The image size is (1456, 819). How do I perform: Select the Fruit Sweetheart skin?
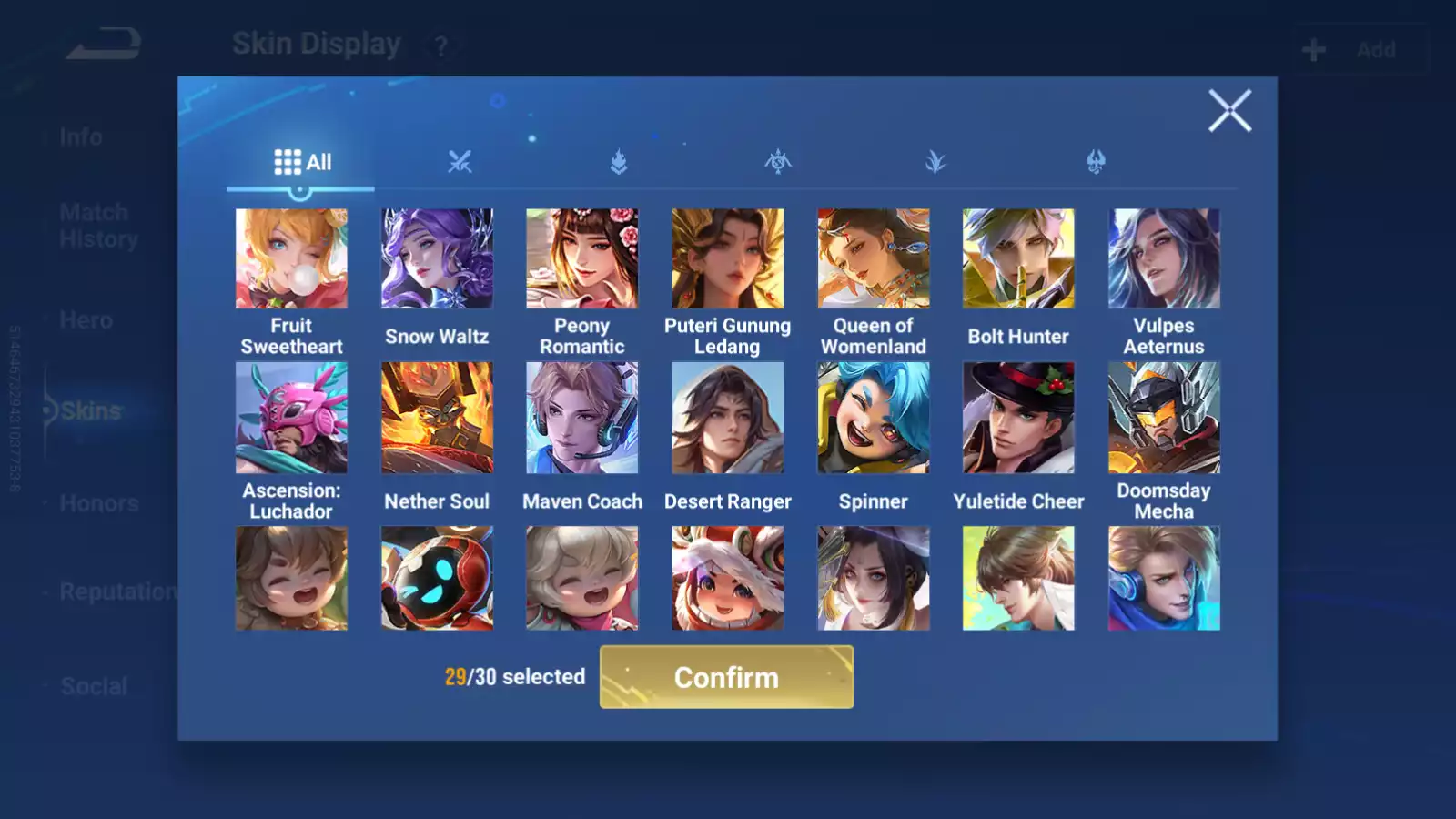tap(291, 258)
